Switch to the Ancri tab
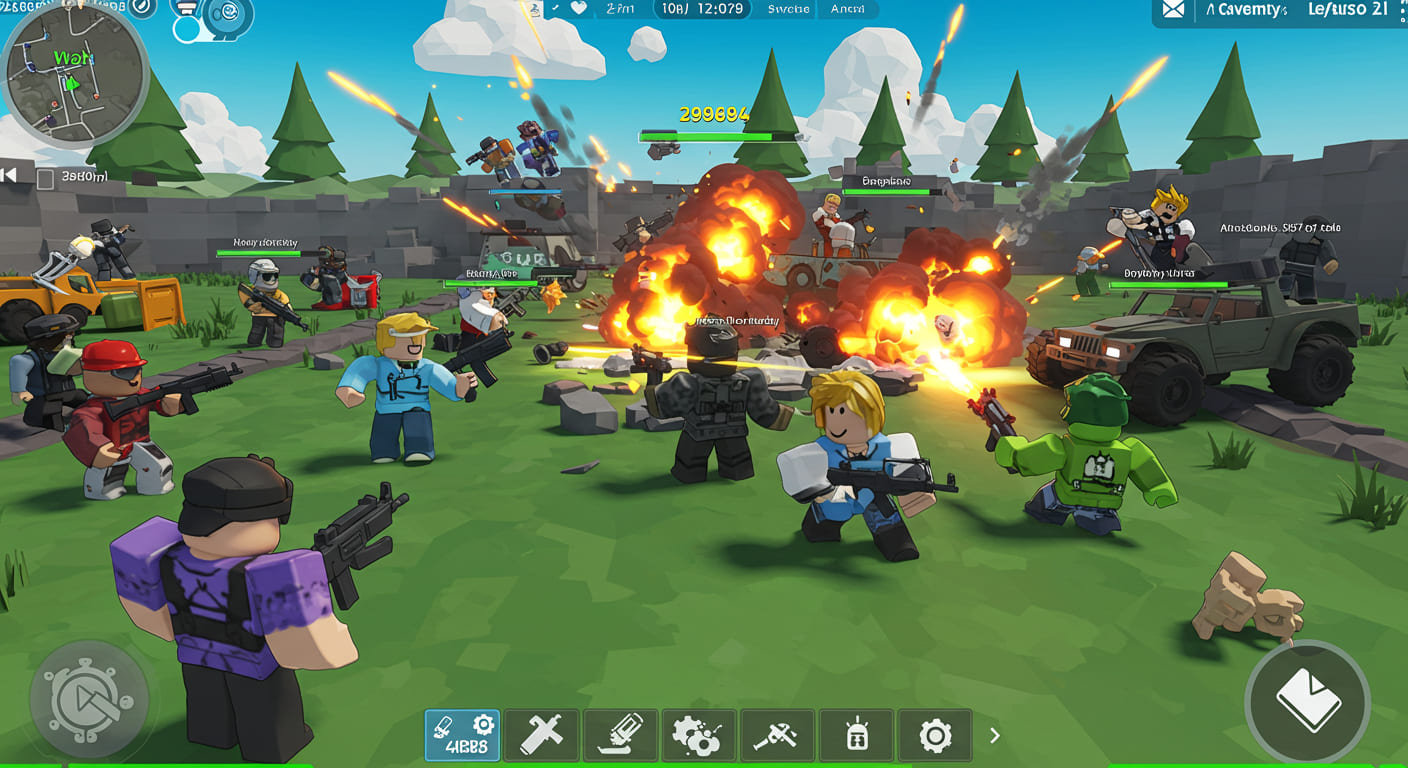Viewport: 1408px width, 768px height. pos(848,9)
